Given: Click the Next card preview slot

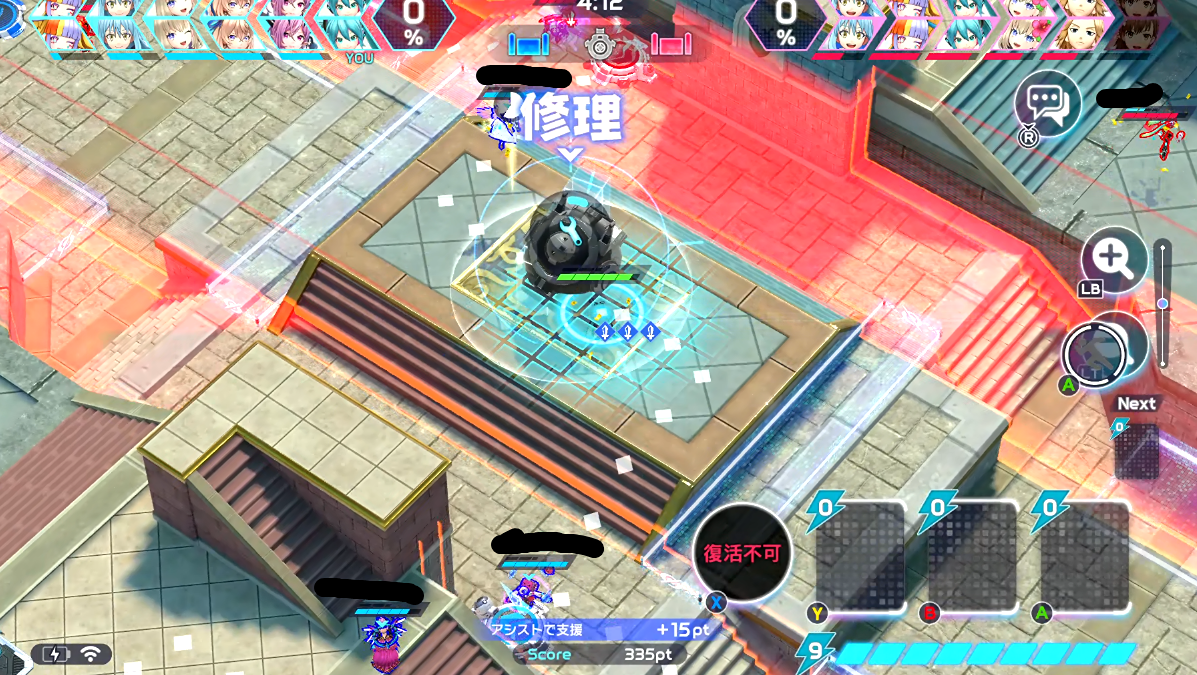Looking at the screenshot, I should tap(1137, 451).
